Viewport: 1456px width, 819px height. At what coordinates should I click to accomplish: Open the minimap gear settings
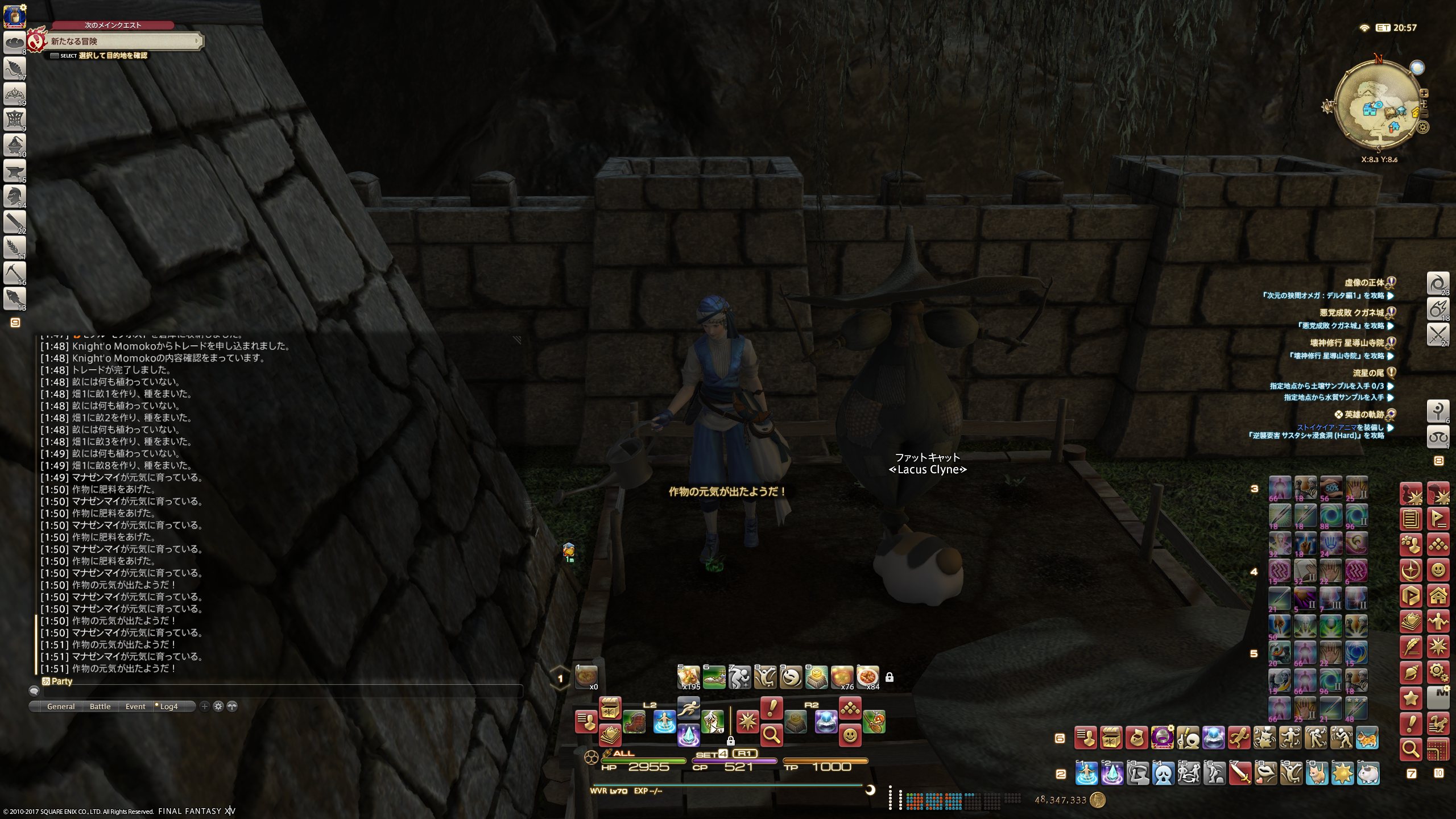coord(1424,127)
